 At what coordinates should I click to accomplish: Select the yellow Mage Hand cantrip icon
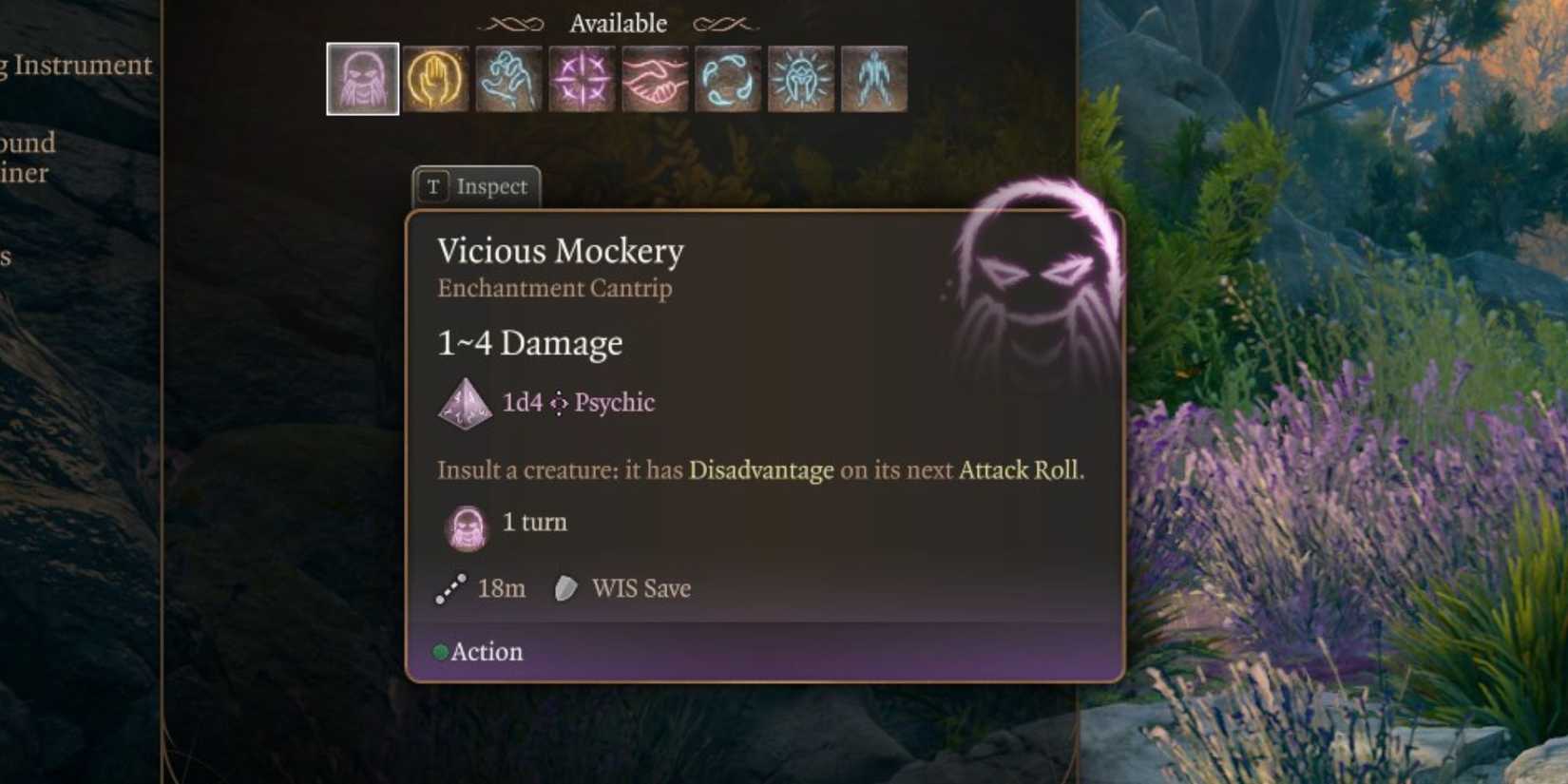[435, 80]
